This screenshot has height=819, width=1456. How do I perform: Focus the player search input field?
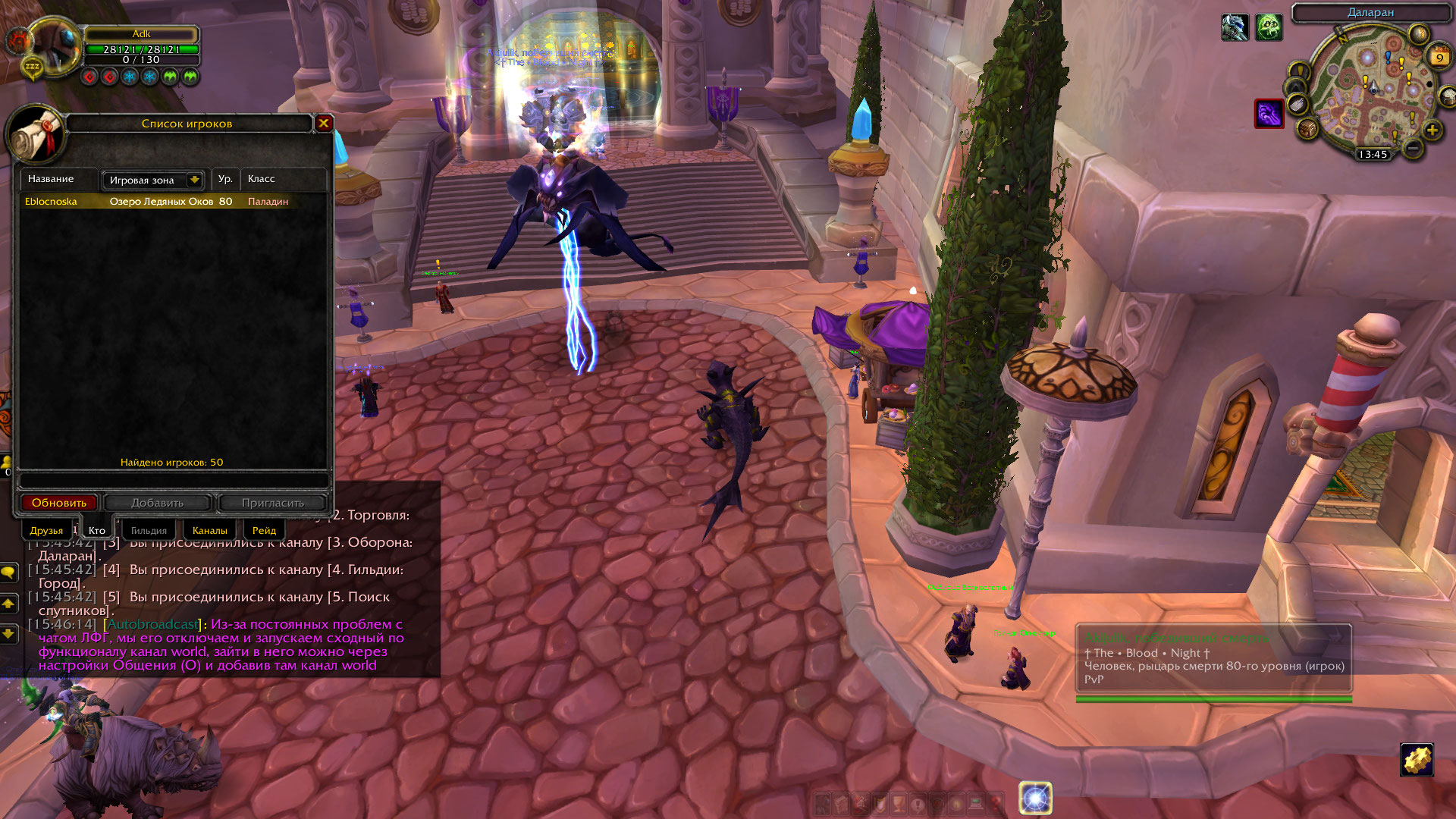pos(174,481)
